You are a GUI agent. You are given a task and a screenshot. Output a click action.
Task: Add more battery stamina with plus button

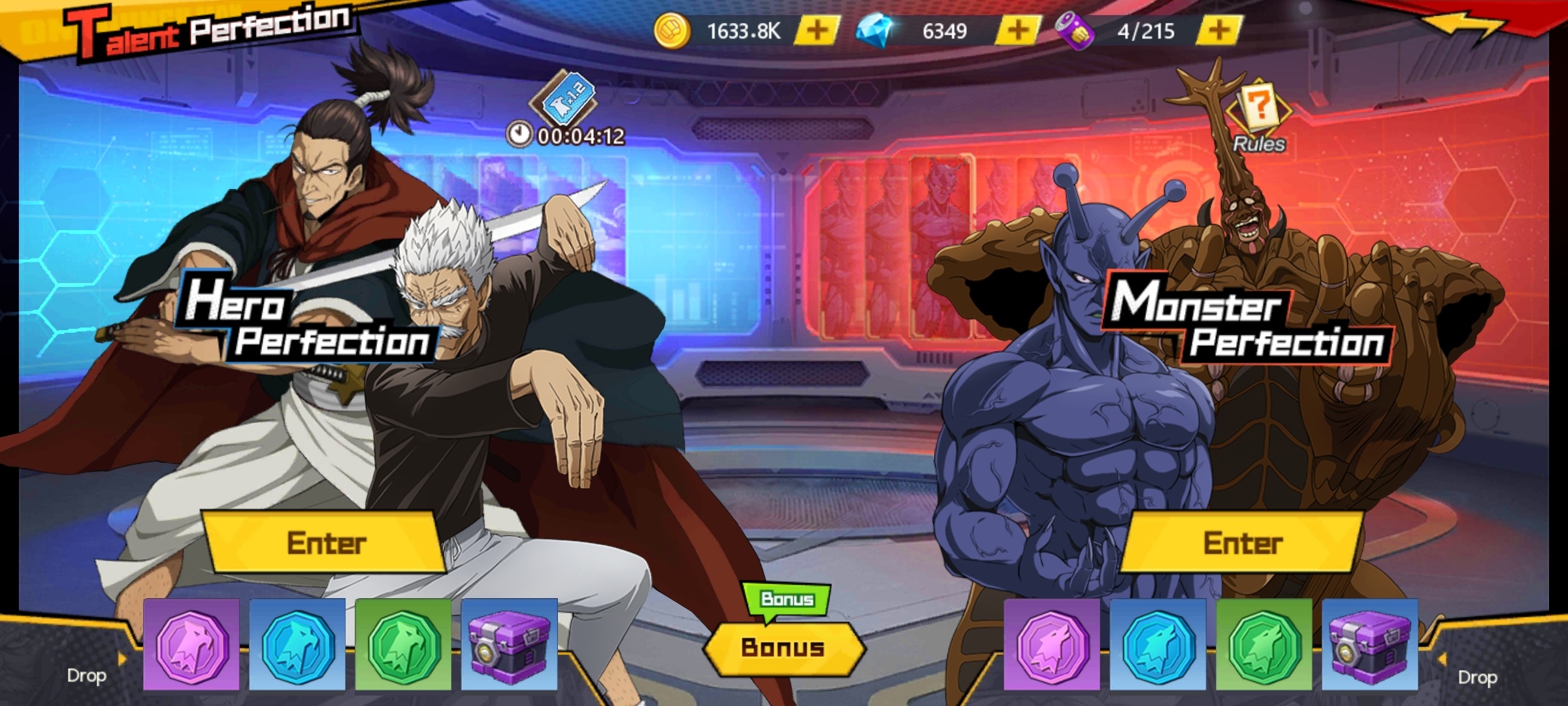(x=1218, y=31)
